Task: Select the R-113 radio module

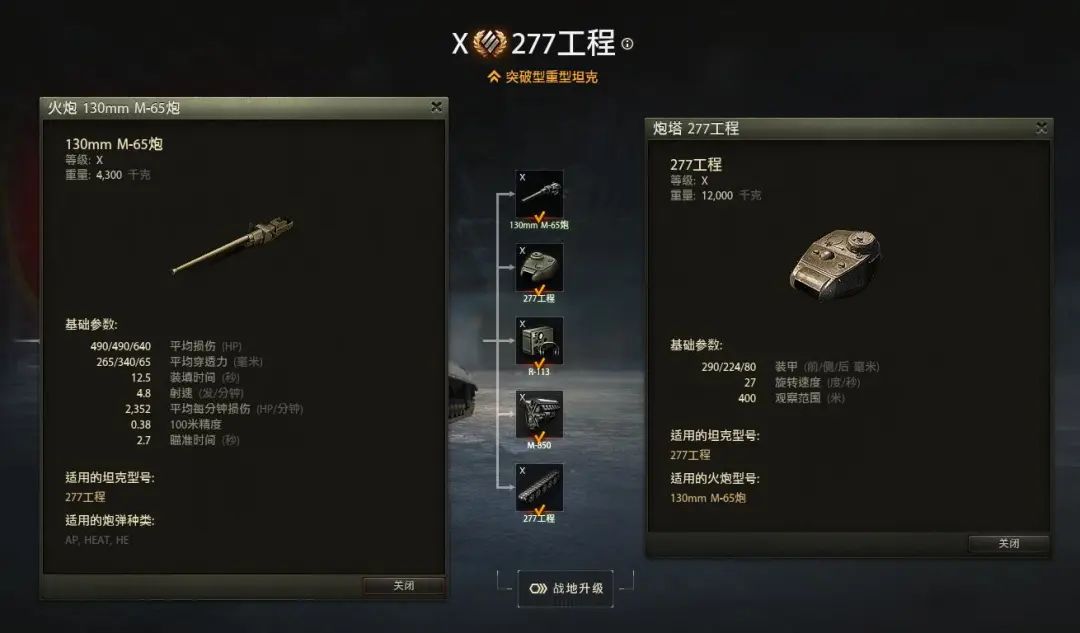Action: 539,341
